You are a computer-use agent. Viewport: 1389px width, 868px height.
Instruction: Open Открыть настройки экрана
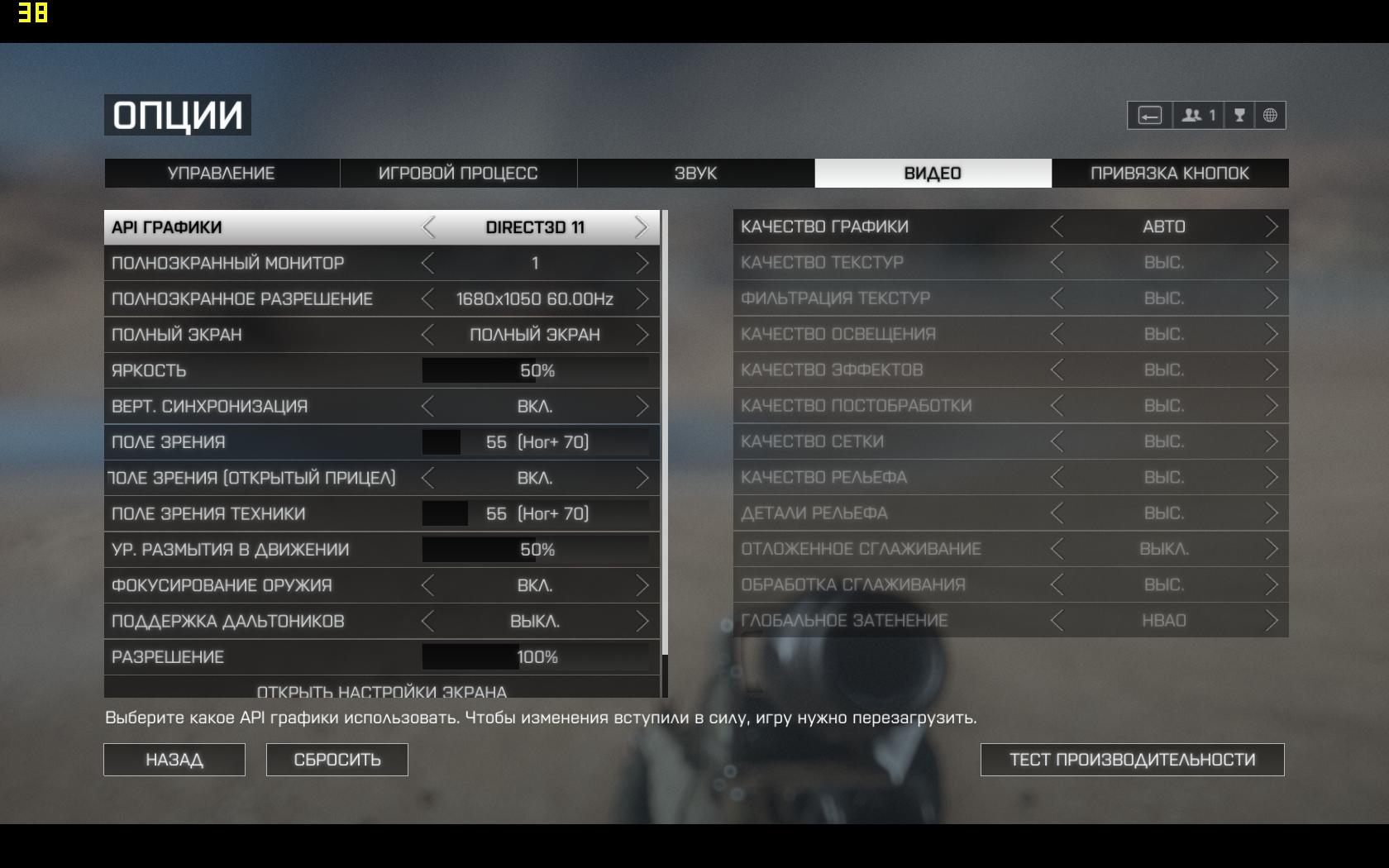tap(382, 689)
